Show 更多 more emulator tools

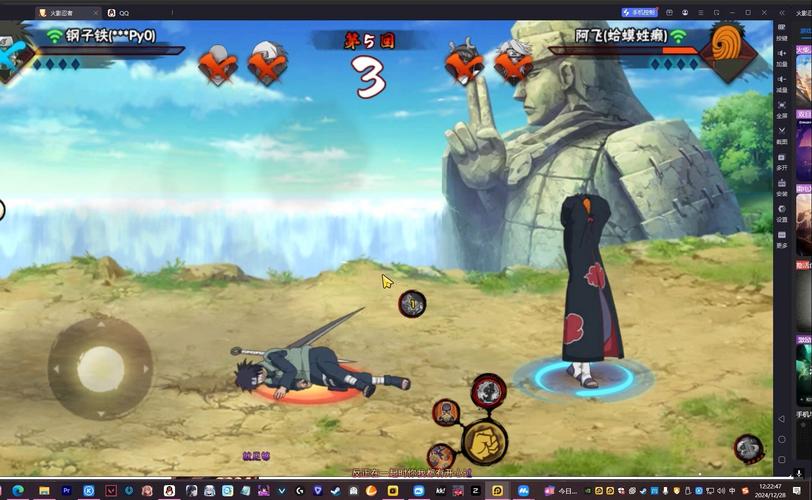coord(782,239)
